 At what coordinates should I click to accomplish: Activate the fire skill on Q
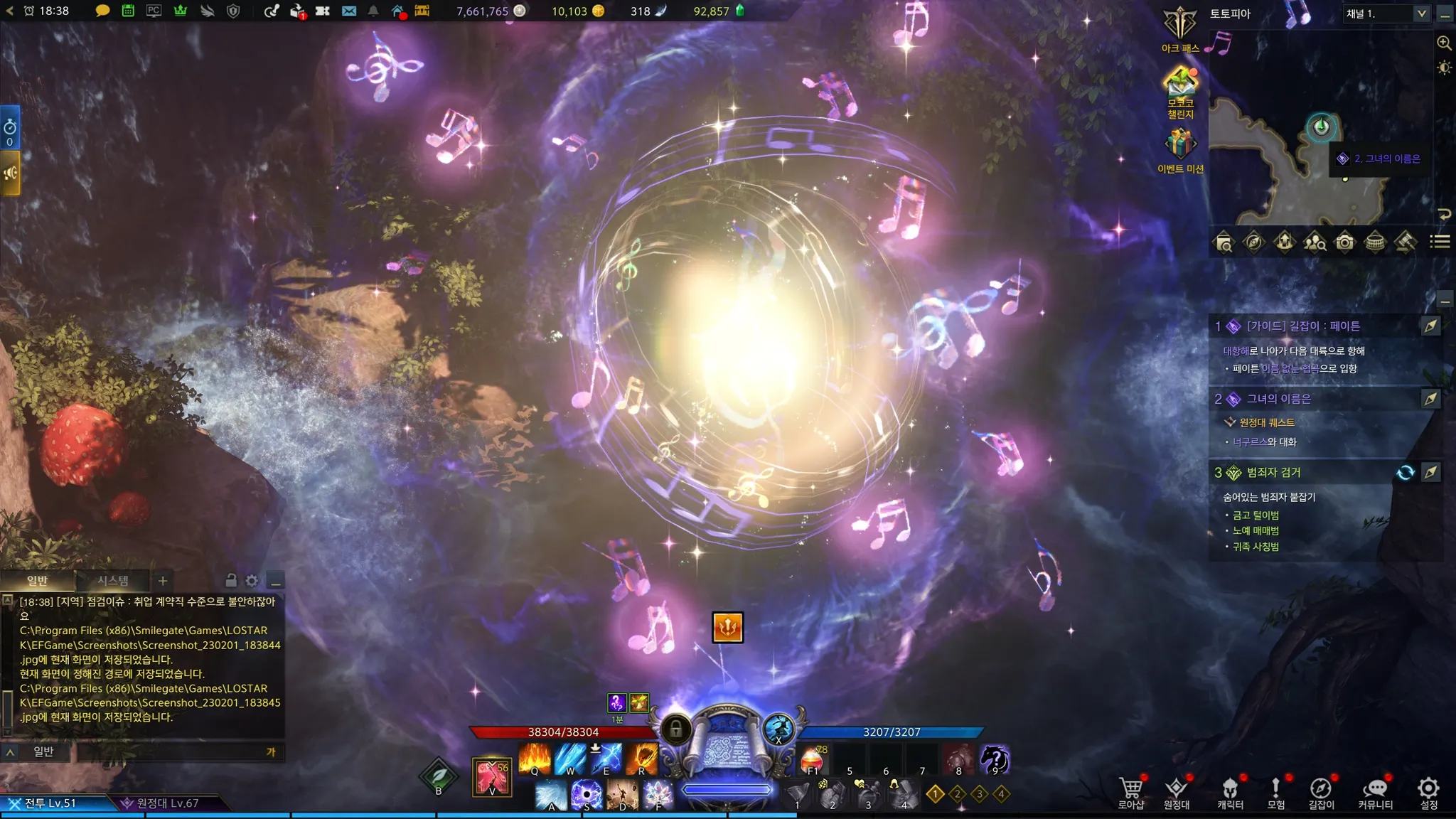coord(535,759)
